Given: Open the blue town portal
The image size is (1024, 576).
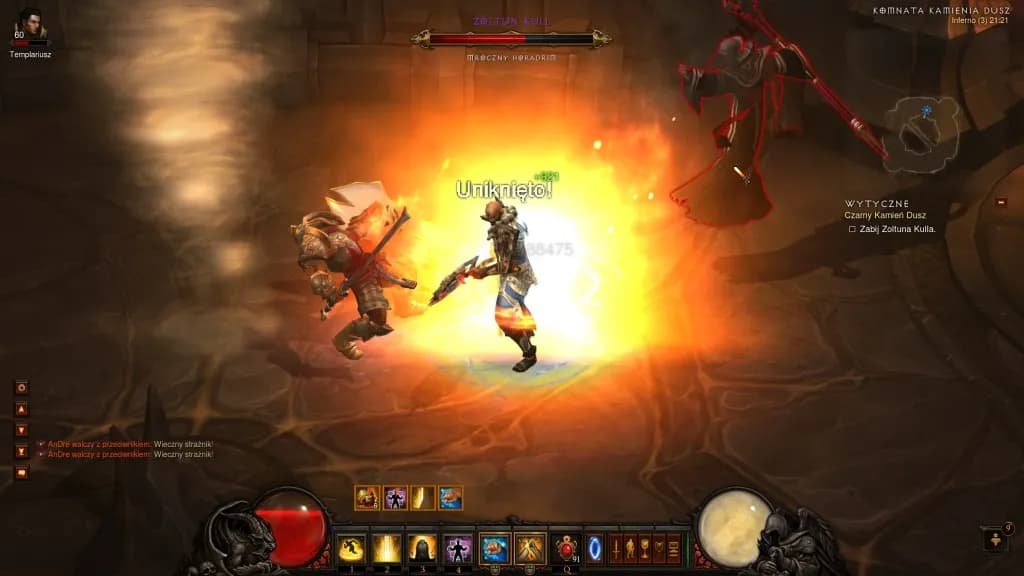Looking at the screenshot, I should pyautogui.click(x=595, y=548).
